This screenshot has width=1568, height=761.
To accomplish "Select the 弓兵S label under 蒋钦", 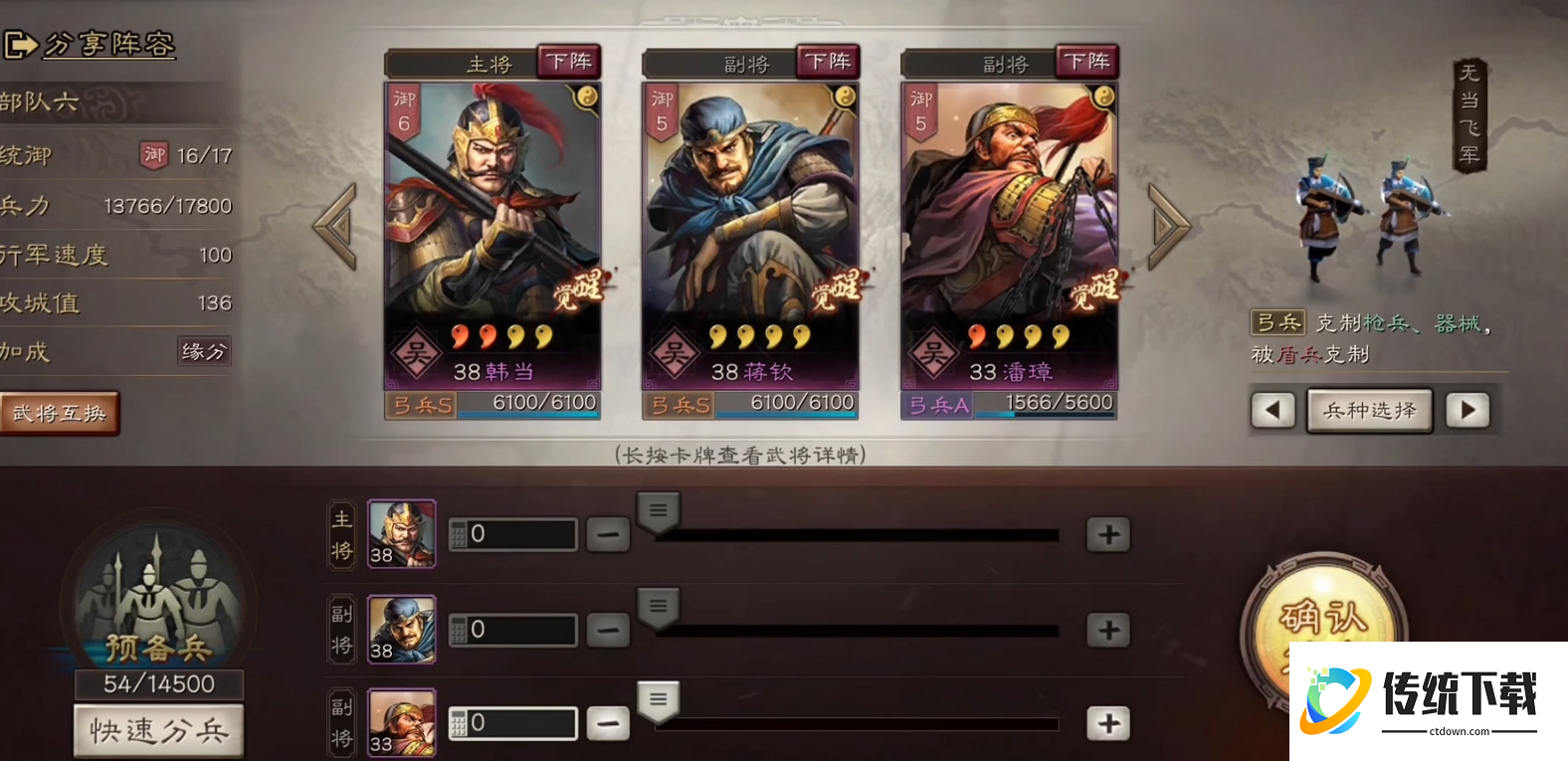I will [x=678, y=404].
